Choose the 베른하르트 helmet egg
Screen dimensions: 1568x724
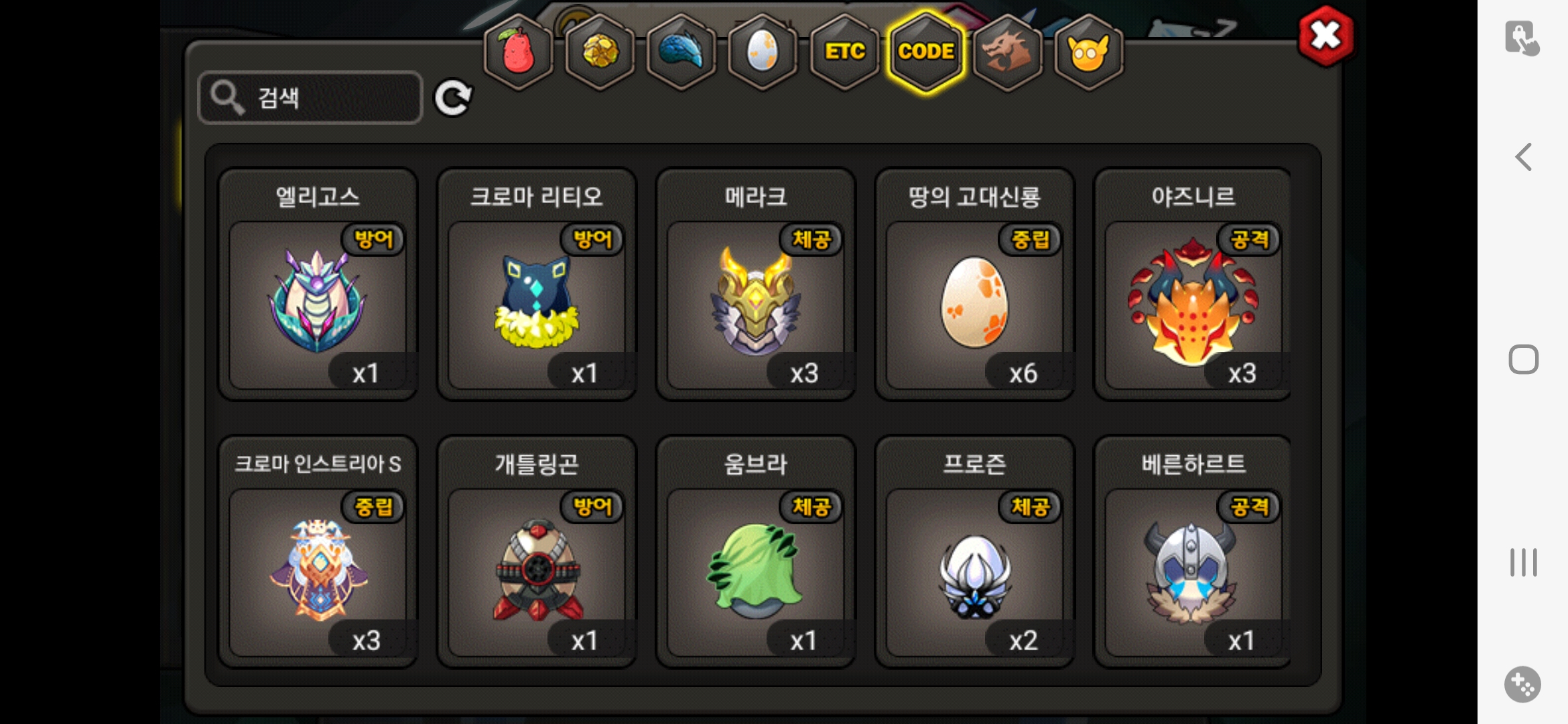(x=1193, y=570)
